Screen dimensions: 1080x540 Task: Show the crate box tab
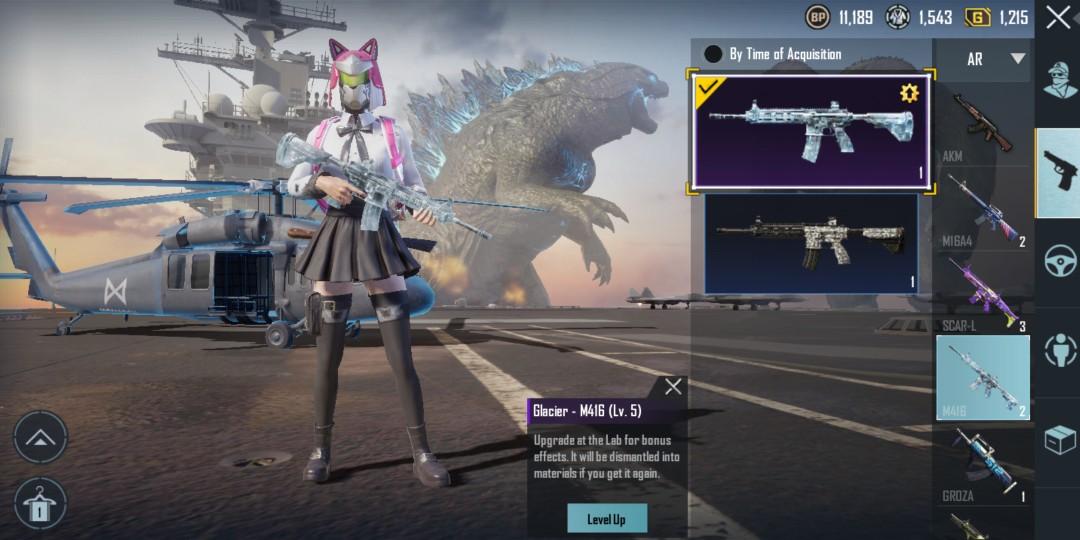coord(1059,438)
